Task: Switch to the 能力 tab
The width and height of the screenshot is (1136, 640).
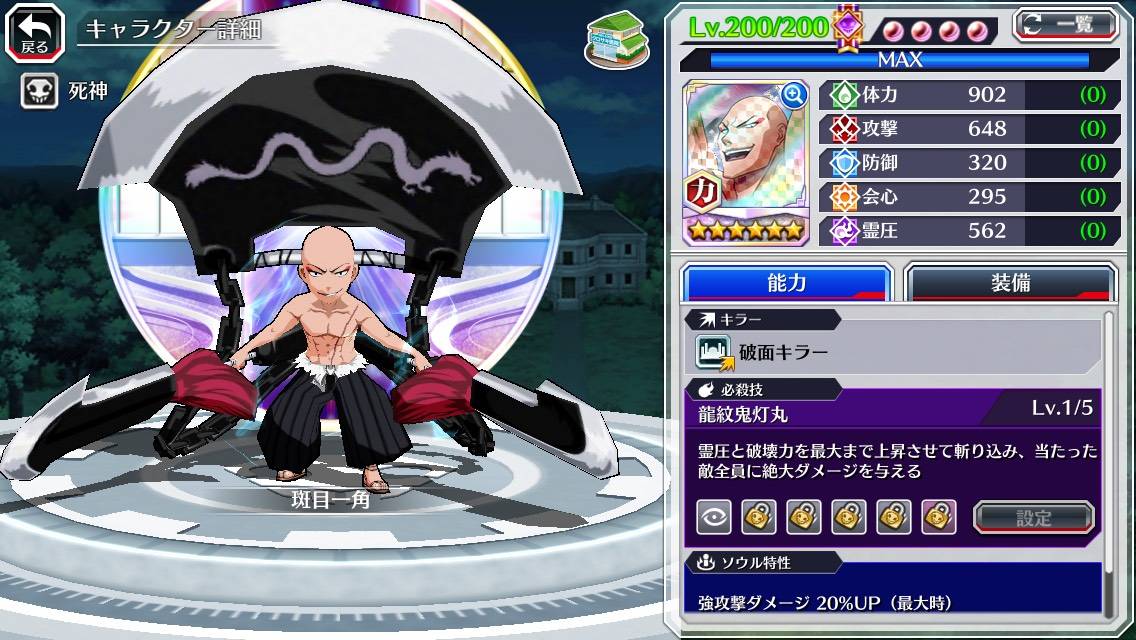Action: point(786,283)
